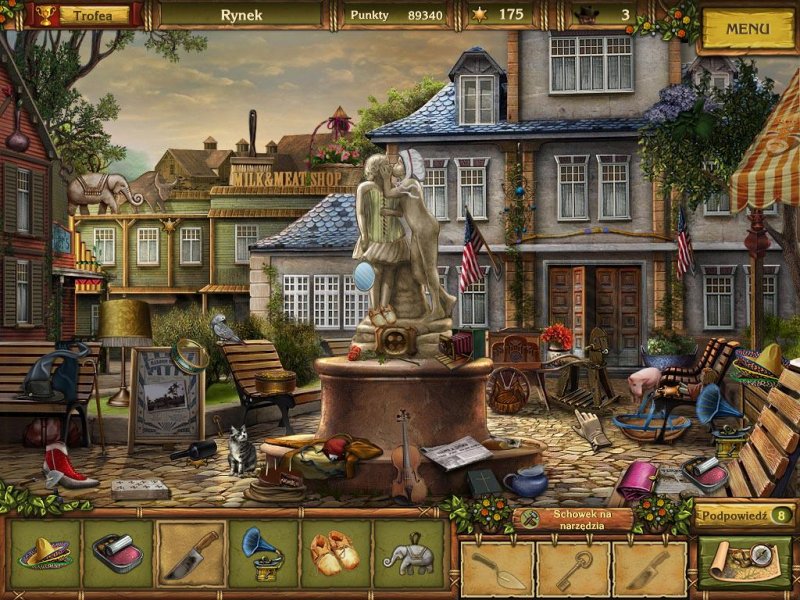Select the sombrero item slot
Viewport: 800px width, 600px height.
coord(45,553)
